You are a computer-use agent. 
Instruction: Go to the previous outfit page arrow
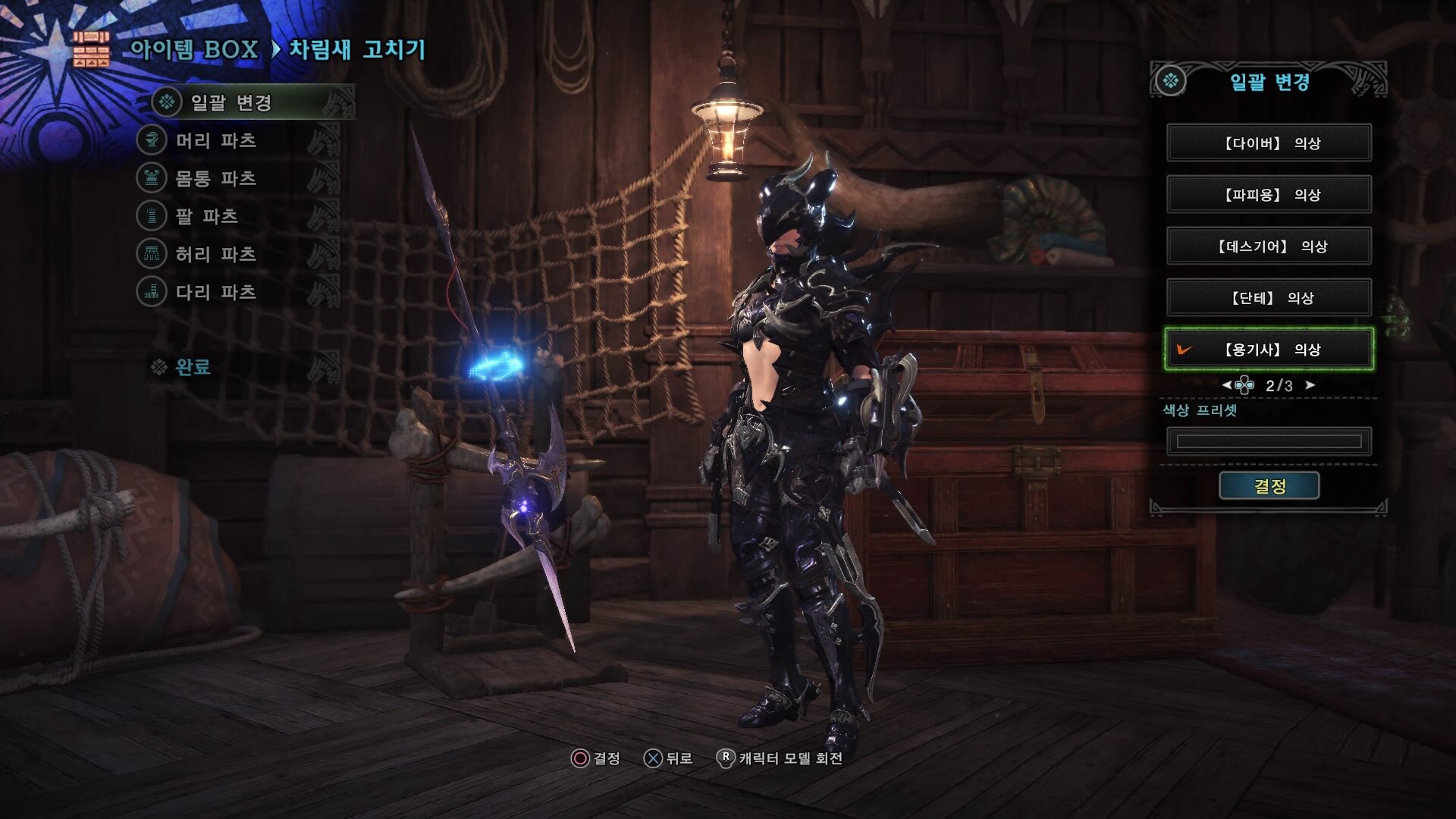pyautogui.click(x=1226, y=385)
